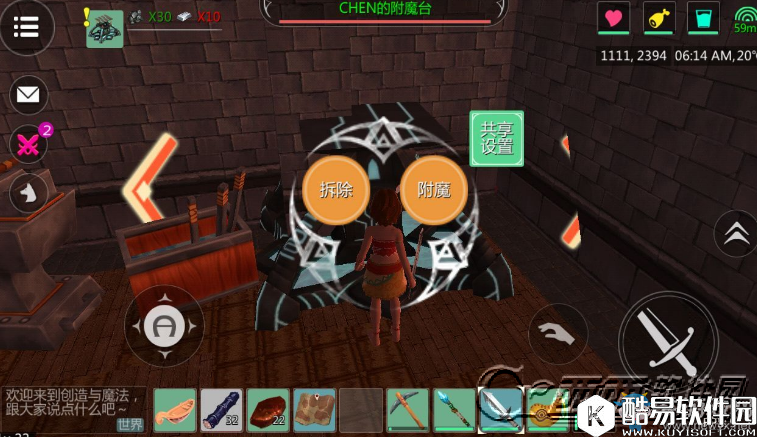Select the map scroll hotbar slot
The height and width of the screenshot is (437, 757).
point(314,409)
